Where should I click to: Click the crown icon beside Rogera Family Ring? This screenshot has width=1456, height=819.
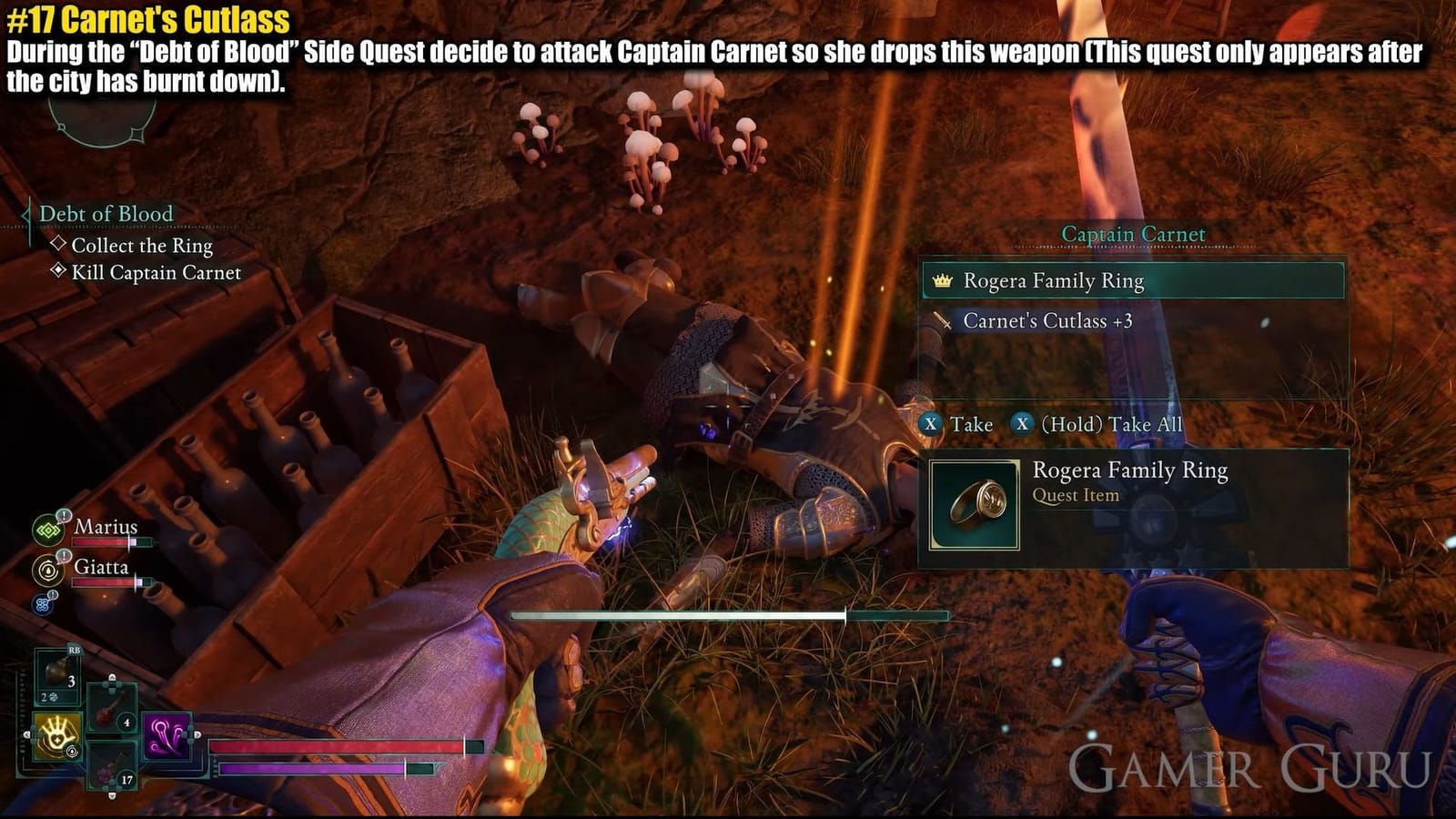coord(942,281)
